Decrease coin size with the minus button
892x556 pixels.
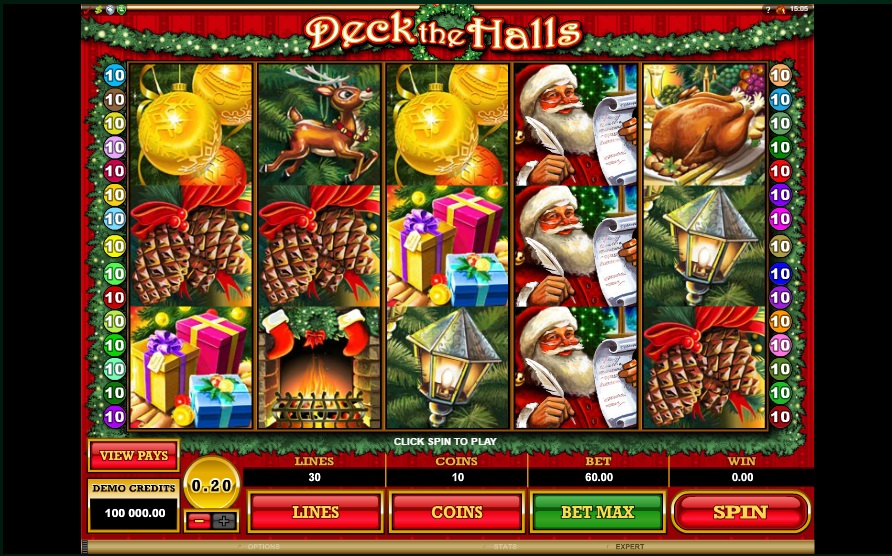[x=199, y=520]
